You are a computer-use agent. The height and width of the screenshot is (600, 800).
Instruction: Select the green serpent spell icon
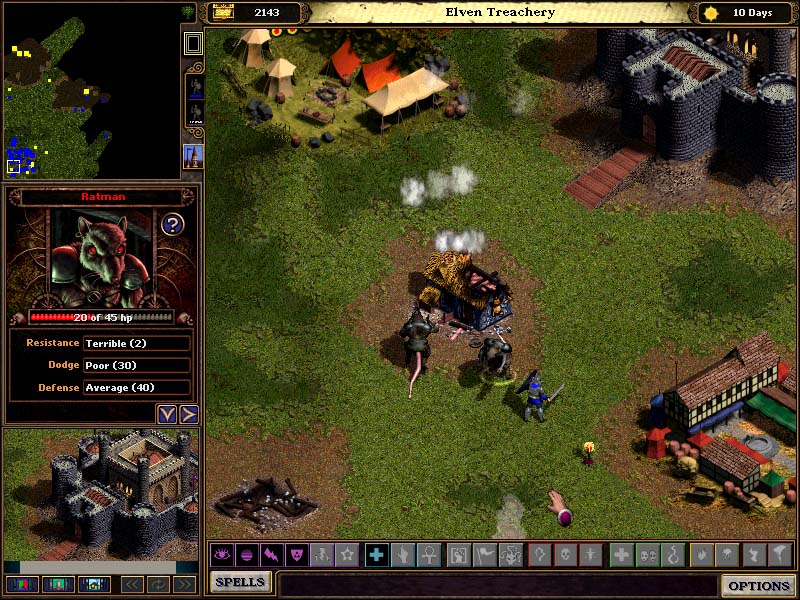click(671, 554)
